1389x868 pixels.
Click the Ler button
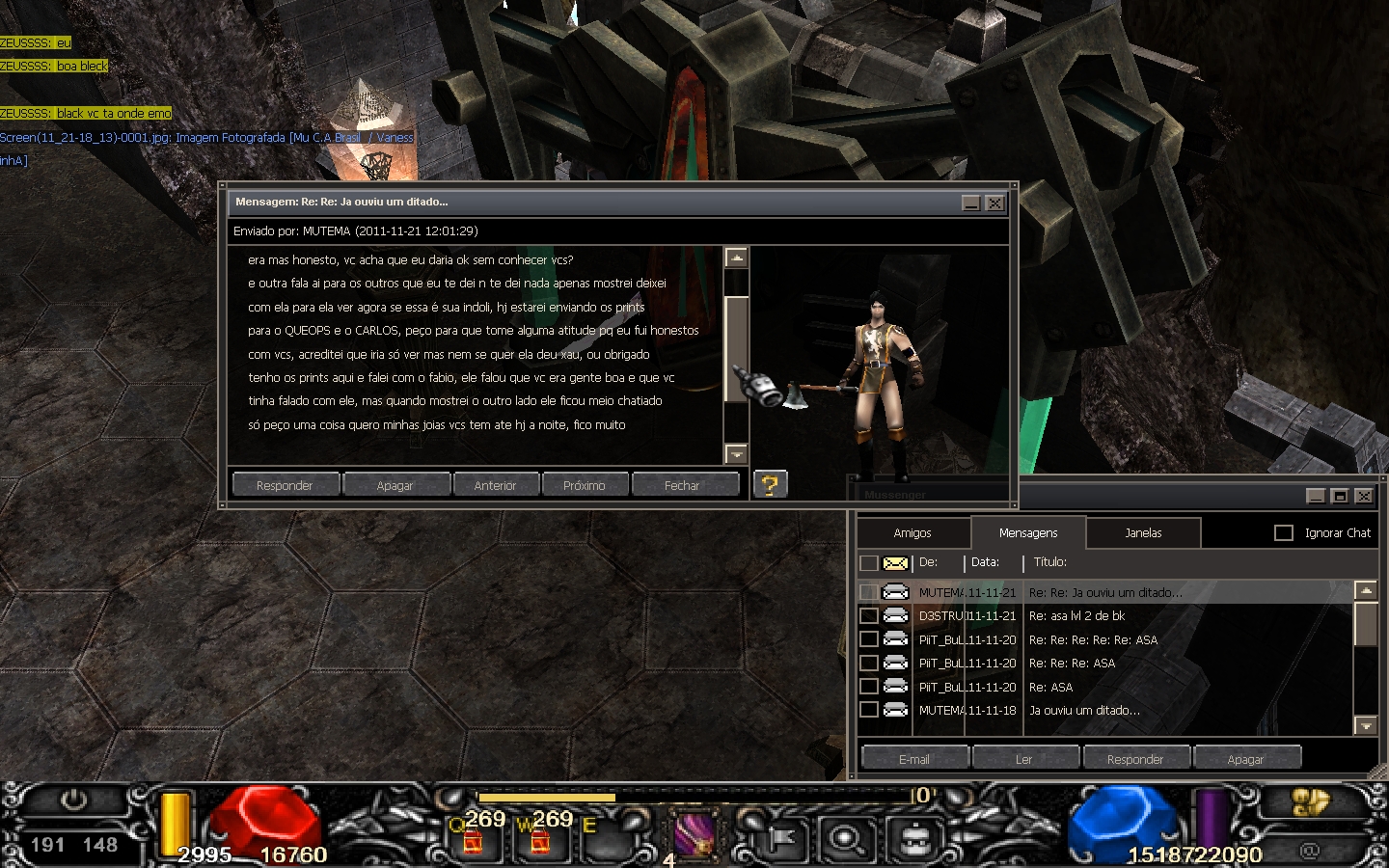point(1023,759)
